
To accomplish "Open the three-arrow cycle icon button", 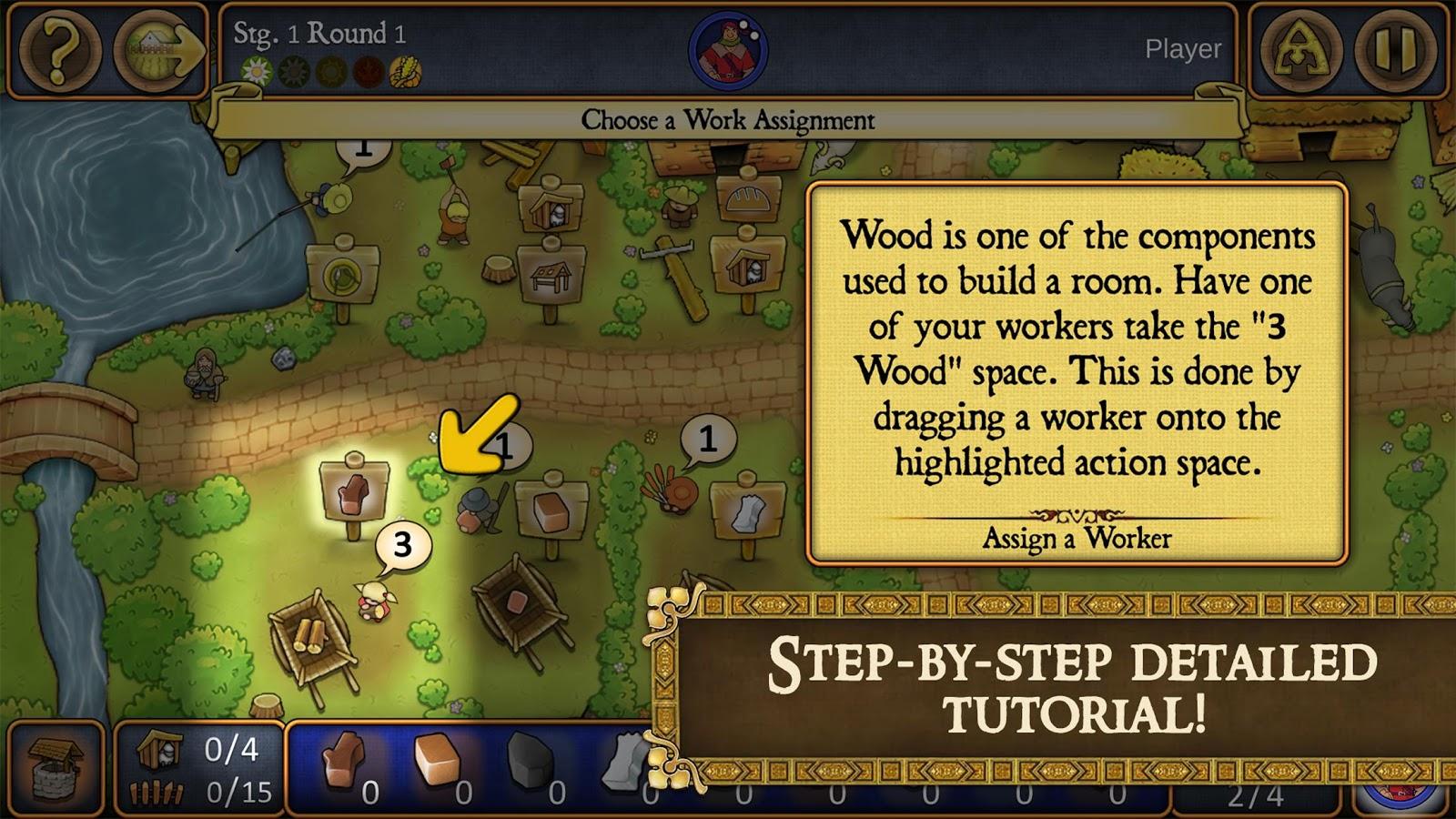I will [x=1300, y=51].
